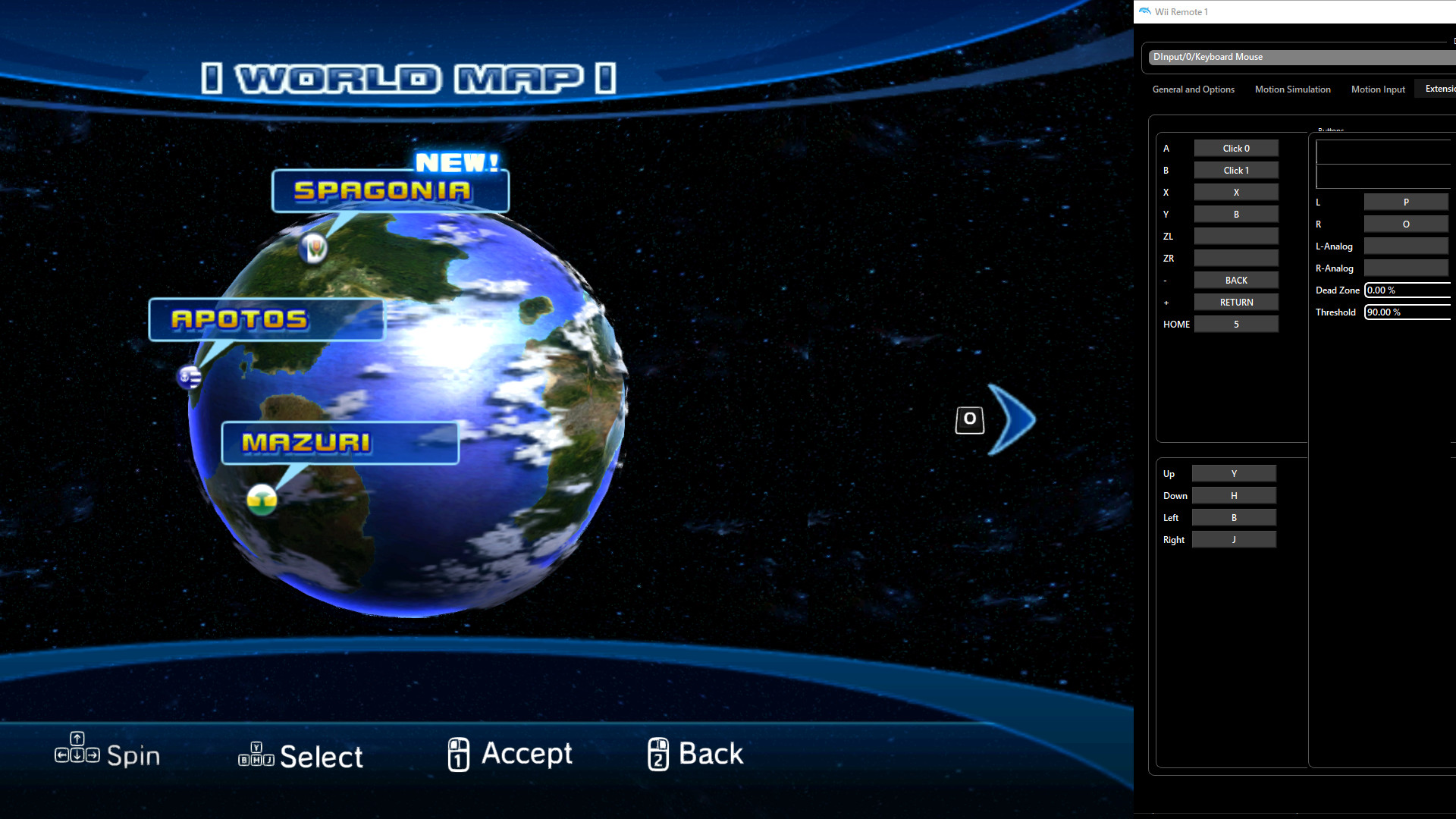Open the Motion Input tab
Viewport: 1456px width, 819px height.
coord(1378,89)
